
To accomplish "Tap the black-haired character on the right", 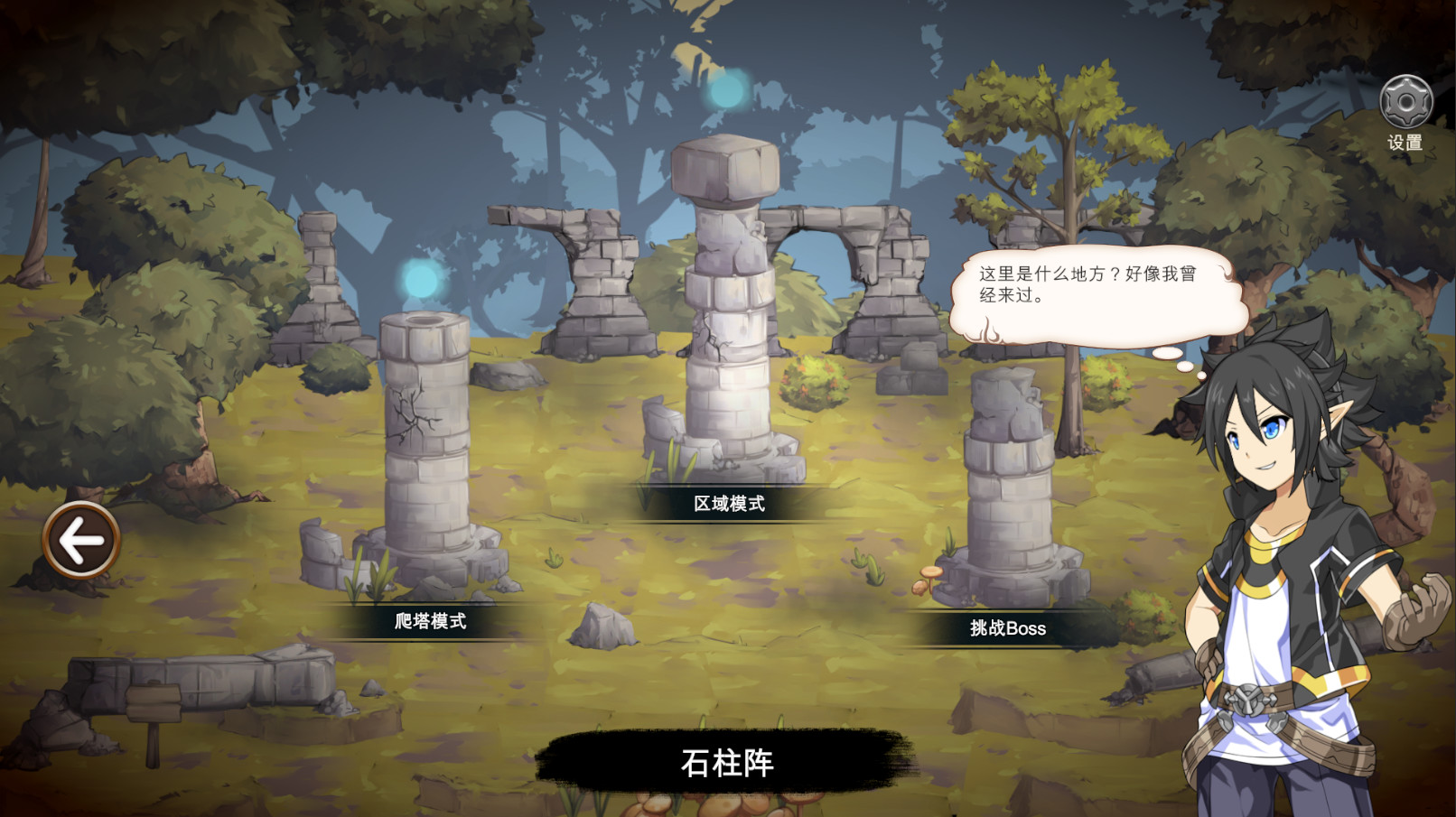I will [1283, 542].
